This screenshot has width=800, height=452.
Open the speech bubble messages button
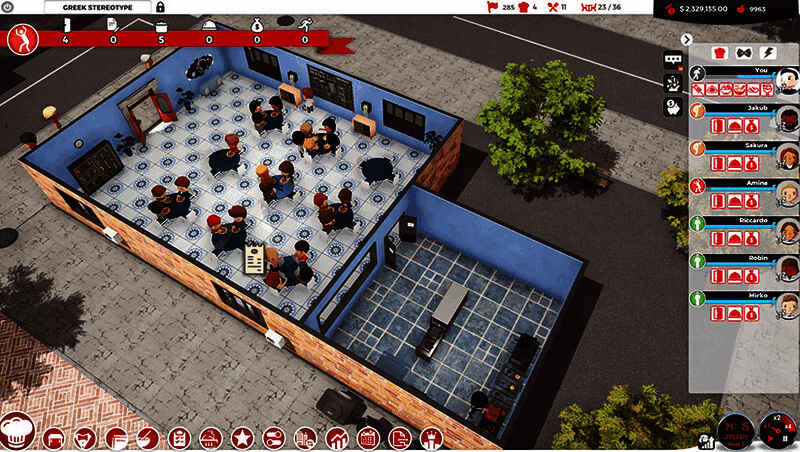coord(673,58)
